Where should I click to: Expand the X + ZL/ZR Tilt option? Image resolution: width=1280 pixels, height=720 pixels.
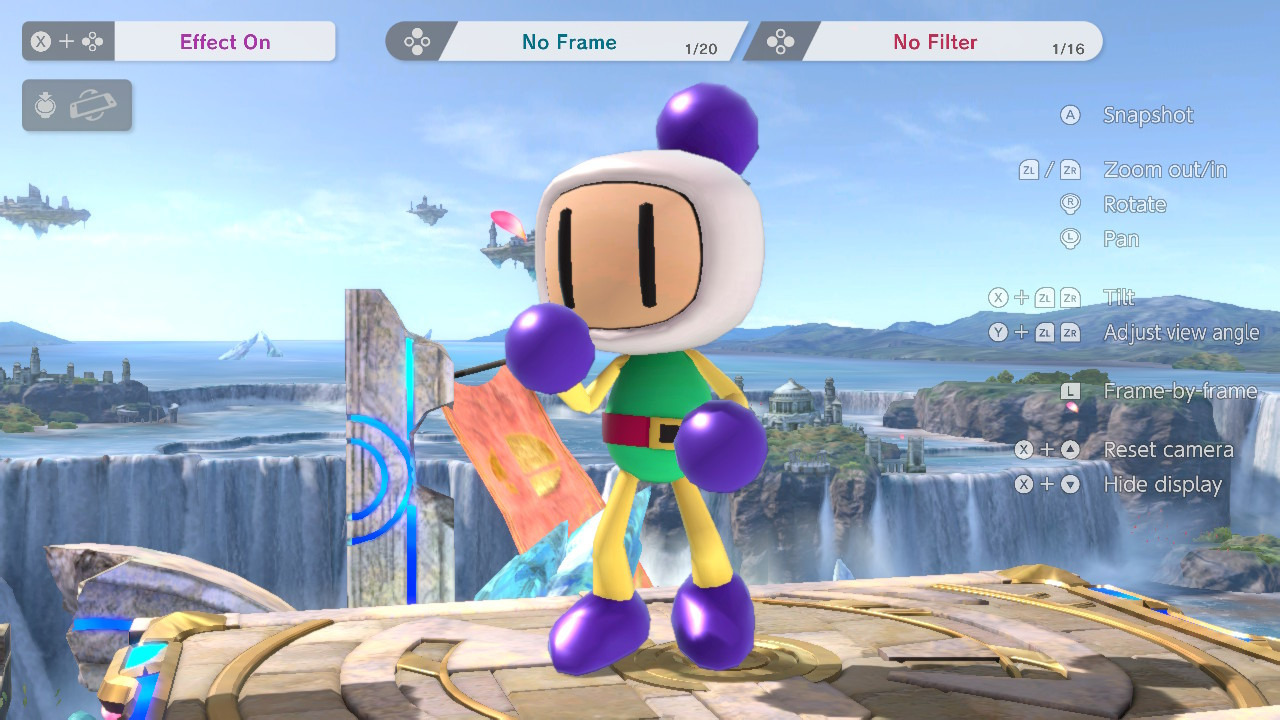click(1117, 297)
